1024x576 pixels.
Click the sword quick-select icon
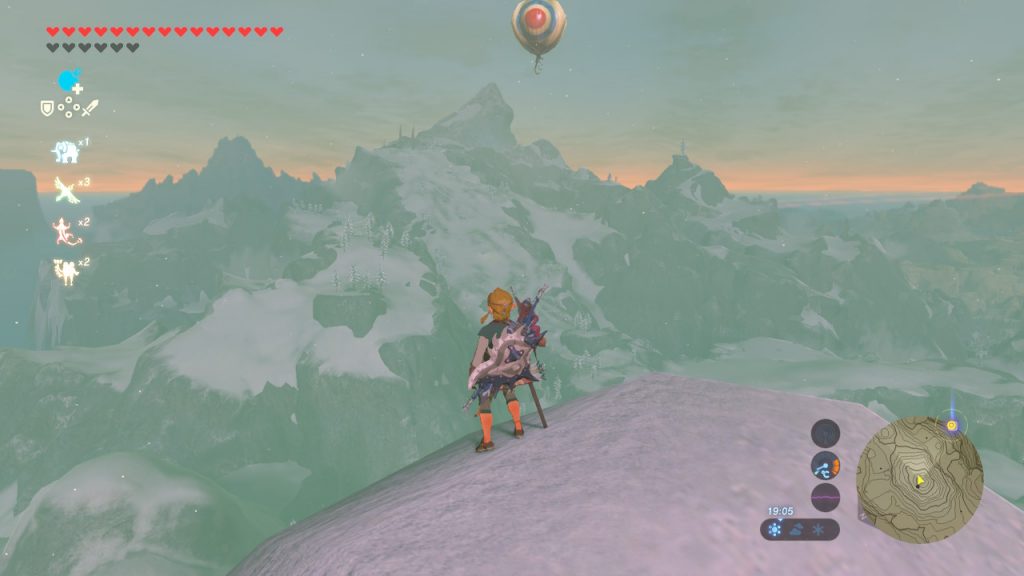point(88,107)
